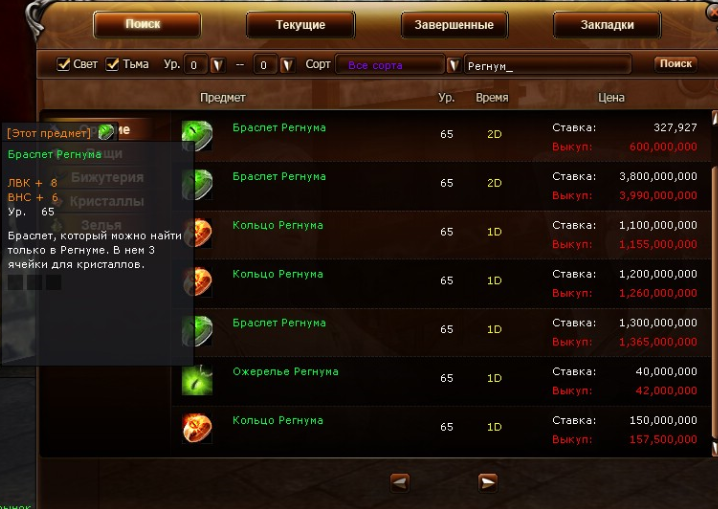
Task: Show the Закладки tab
Action: [606, 24]
